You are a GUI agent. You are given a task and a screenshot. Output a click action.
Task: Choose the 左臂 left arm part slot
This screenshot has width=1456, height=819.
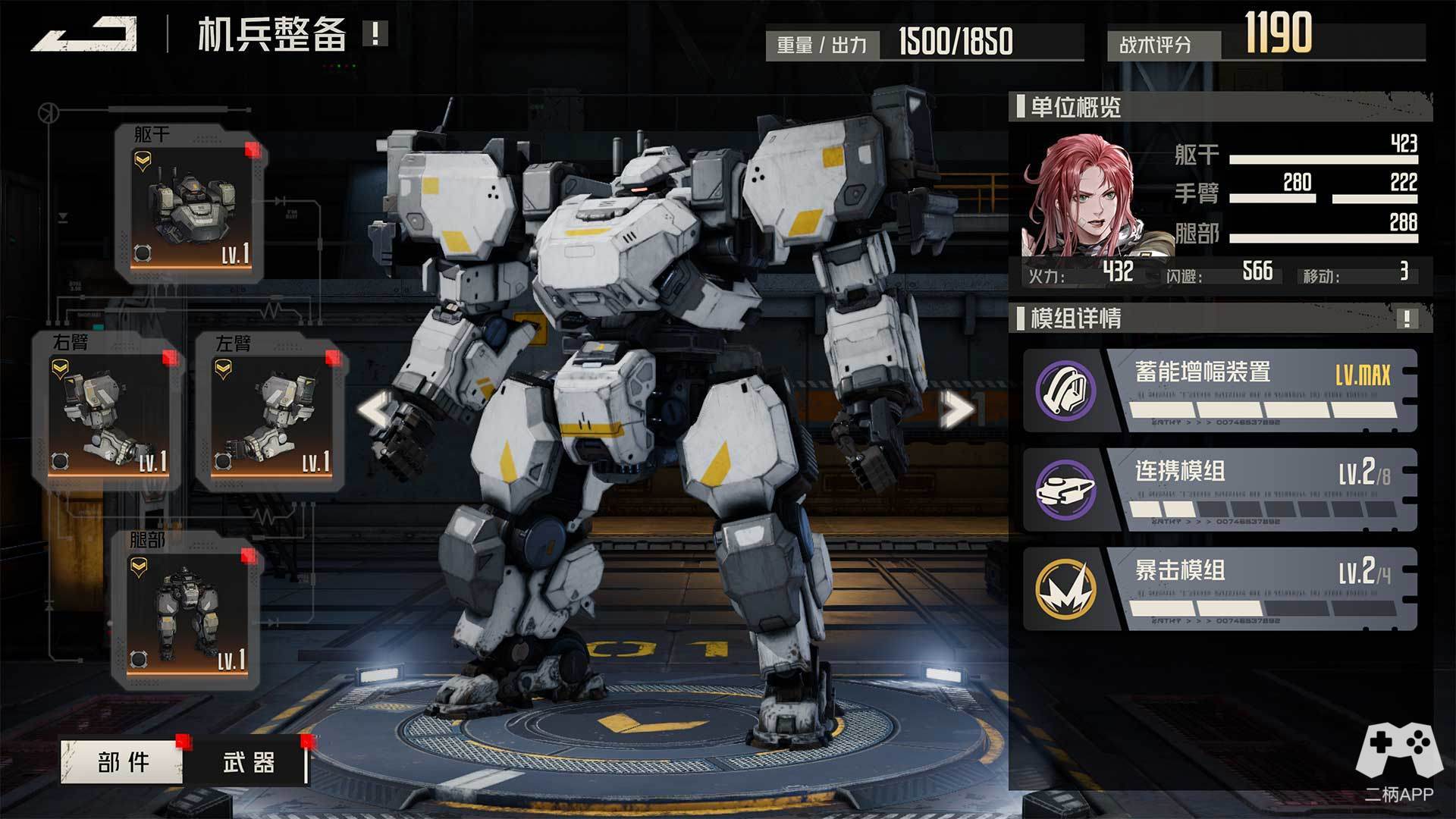coord(271,410)
